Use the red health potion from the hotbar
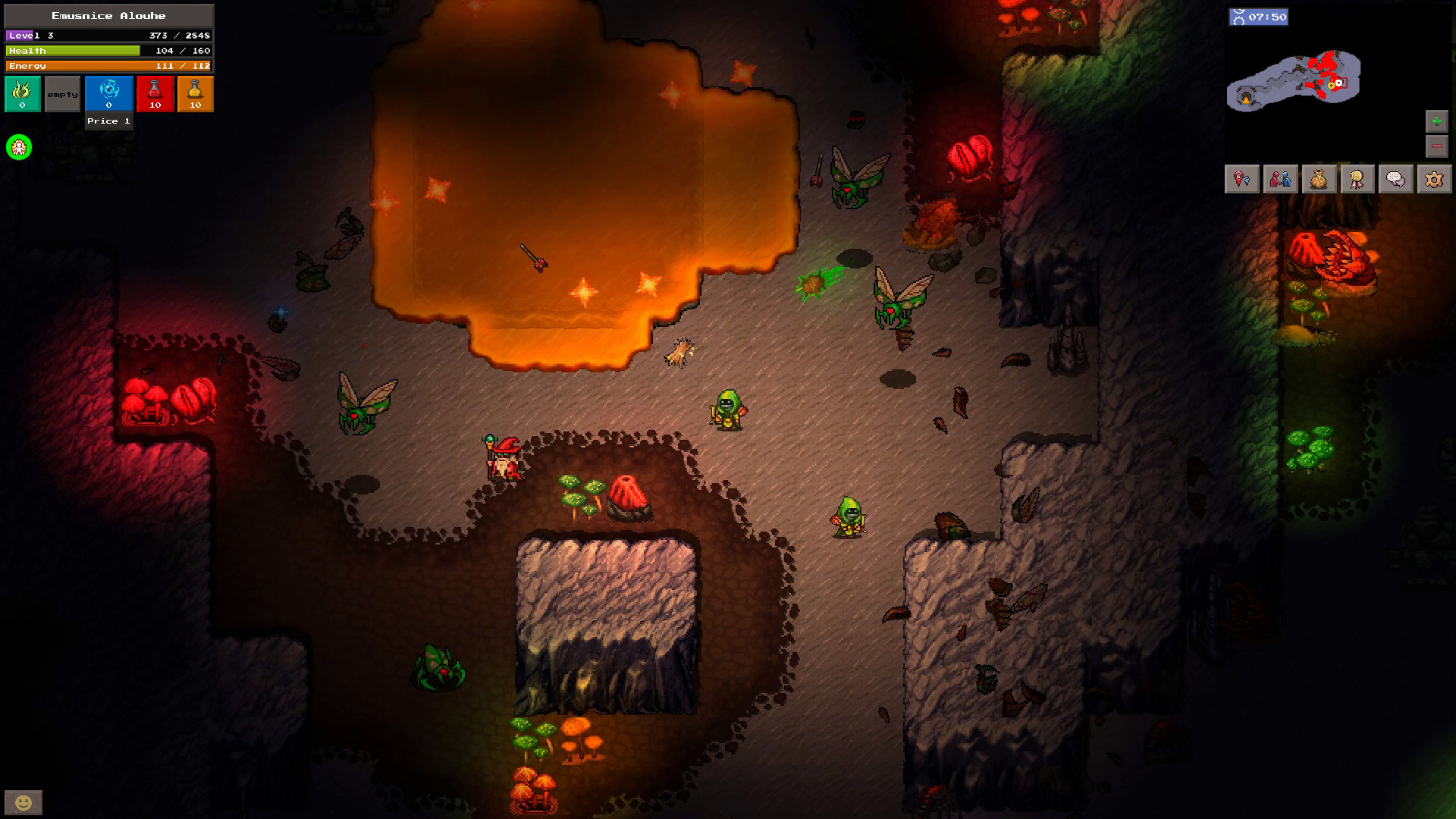Viewport: 1456px width, 819px height. 155,93
